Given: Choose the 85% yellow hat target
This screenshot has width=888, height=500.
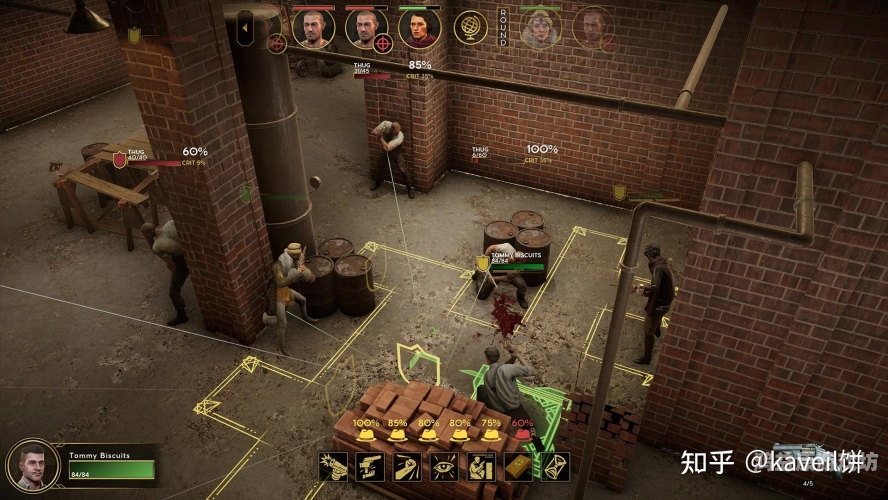Looking at the screenshot, I should [397, 435].
